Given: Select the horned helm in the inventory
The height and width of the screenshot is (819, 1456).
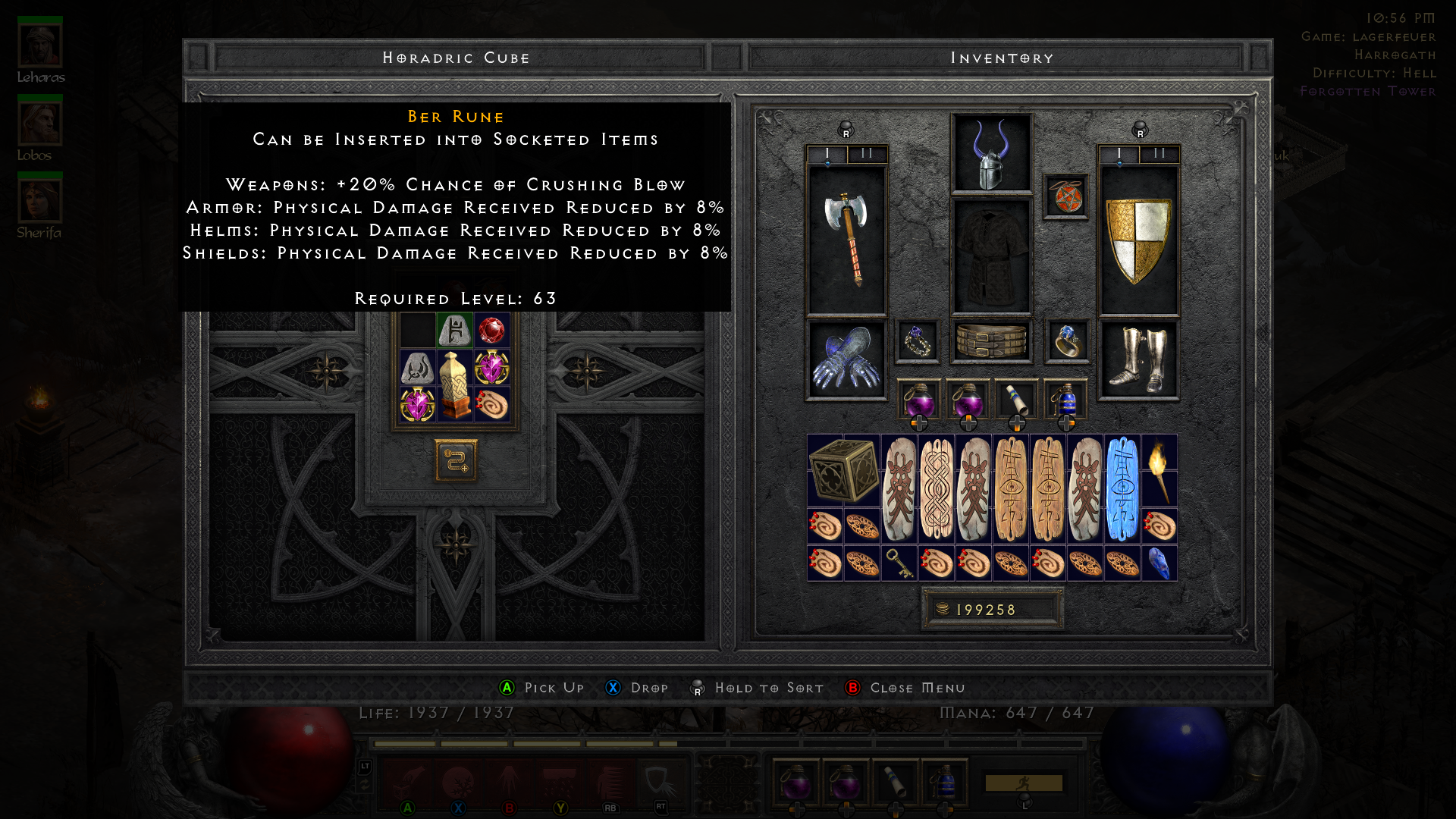Looking at the screenshot, I should [991, 155].
